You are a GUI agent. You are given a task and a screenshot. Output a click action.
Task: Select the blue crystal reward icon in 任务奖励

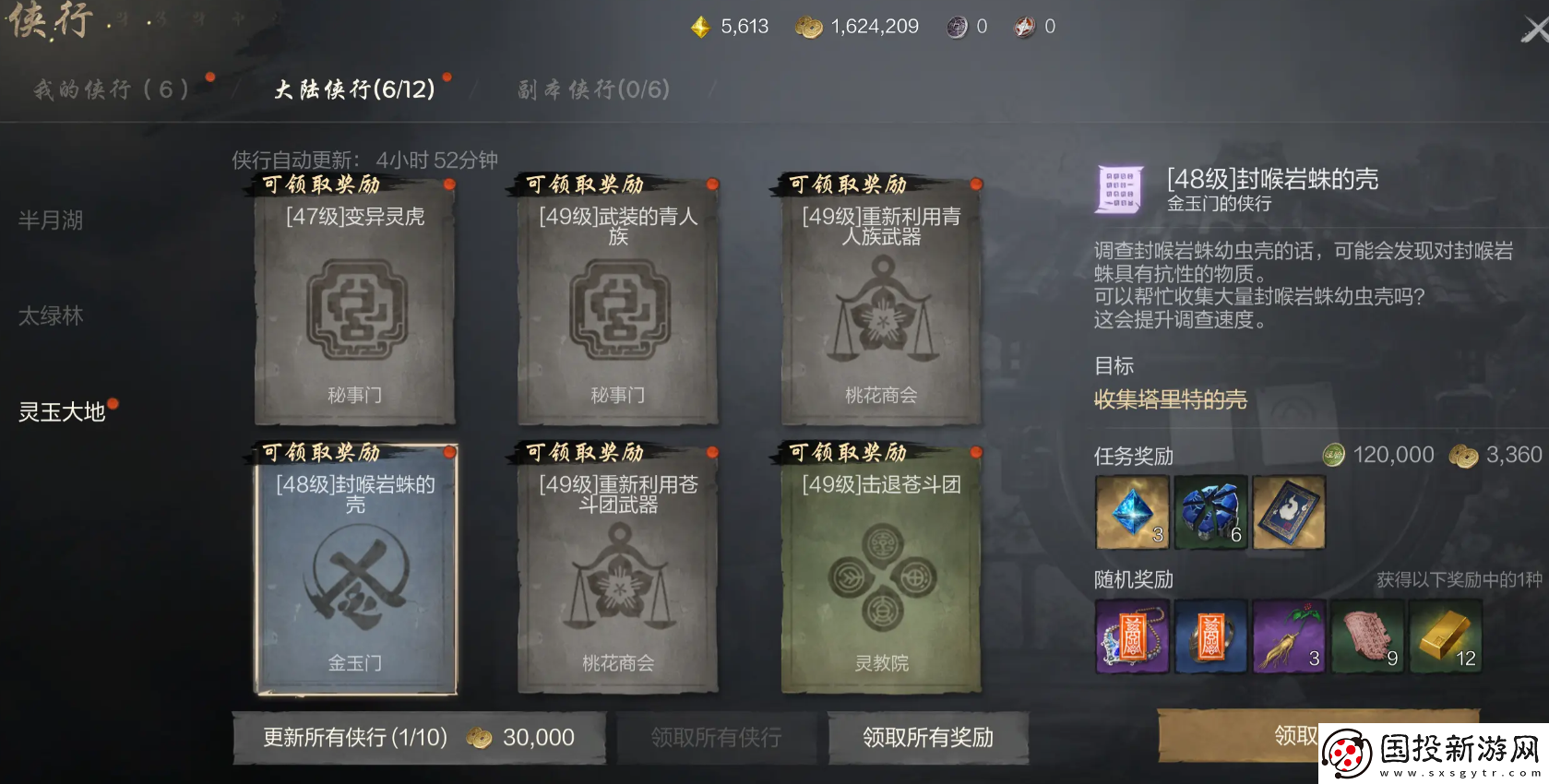pyautogui.click(x=1132, y=513)
